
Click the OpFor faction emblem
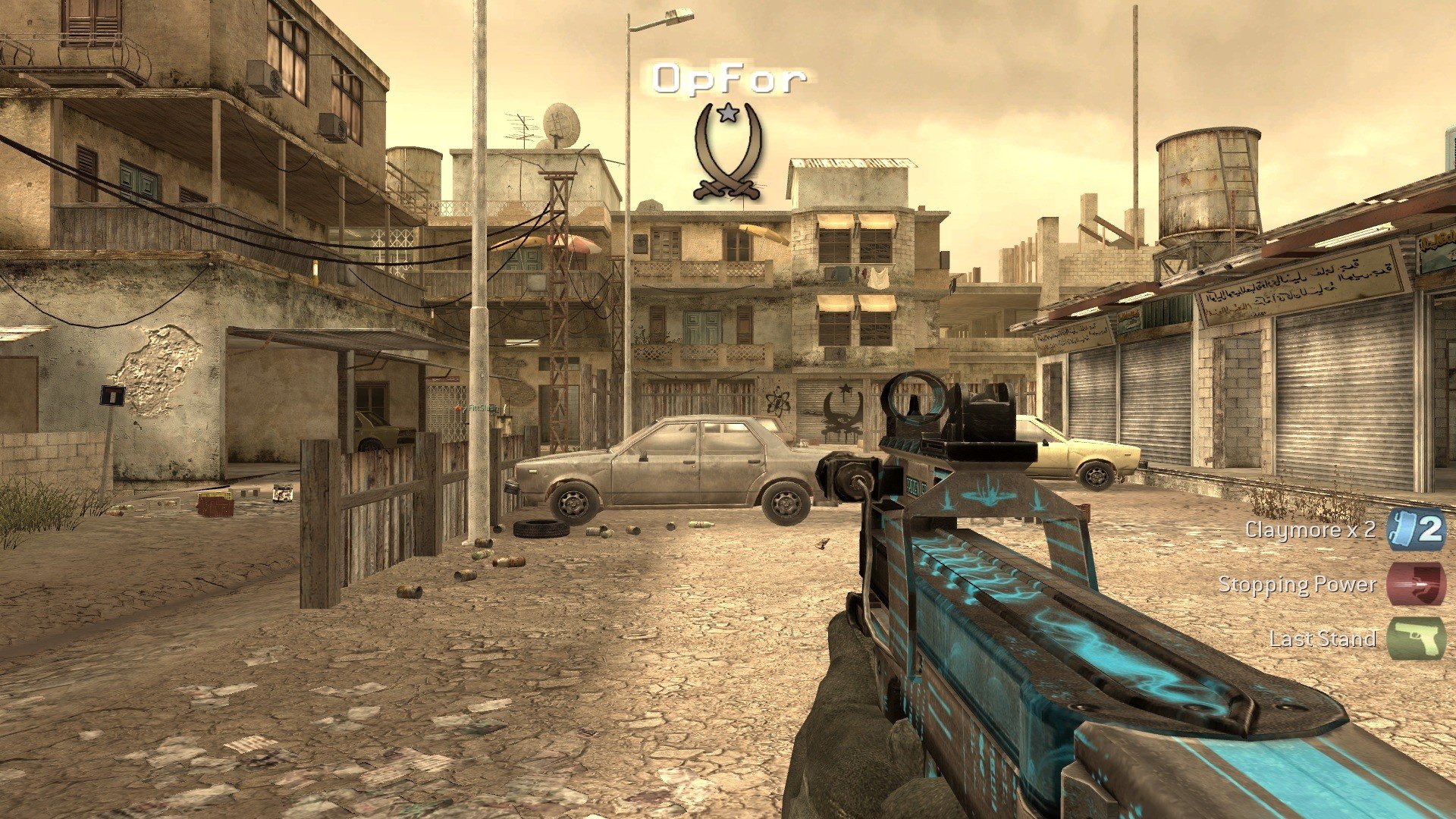point(727,152)
